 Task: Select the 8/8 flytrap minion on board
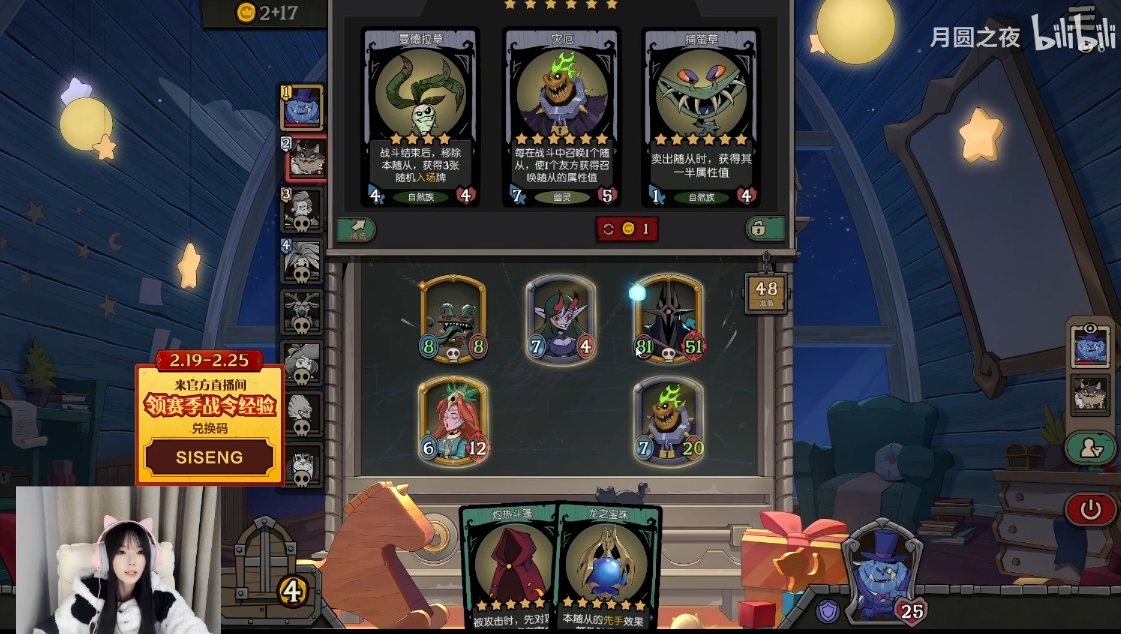453,318
